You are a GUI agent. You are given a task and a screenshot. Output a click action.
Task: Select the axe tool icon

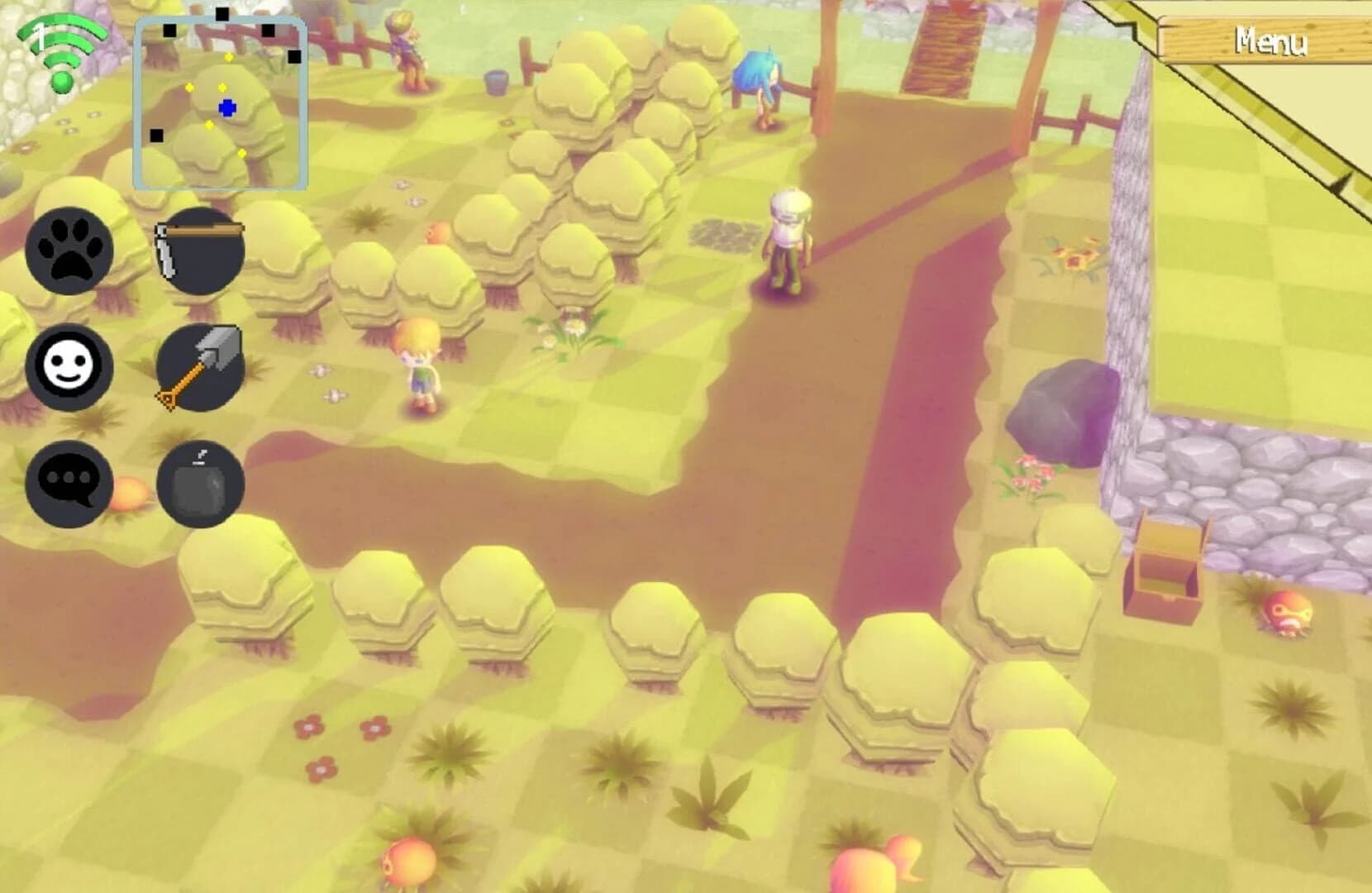point(201,366)
